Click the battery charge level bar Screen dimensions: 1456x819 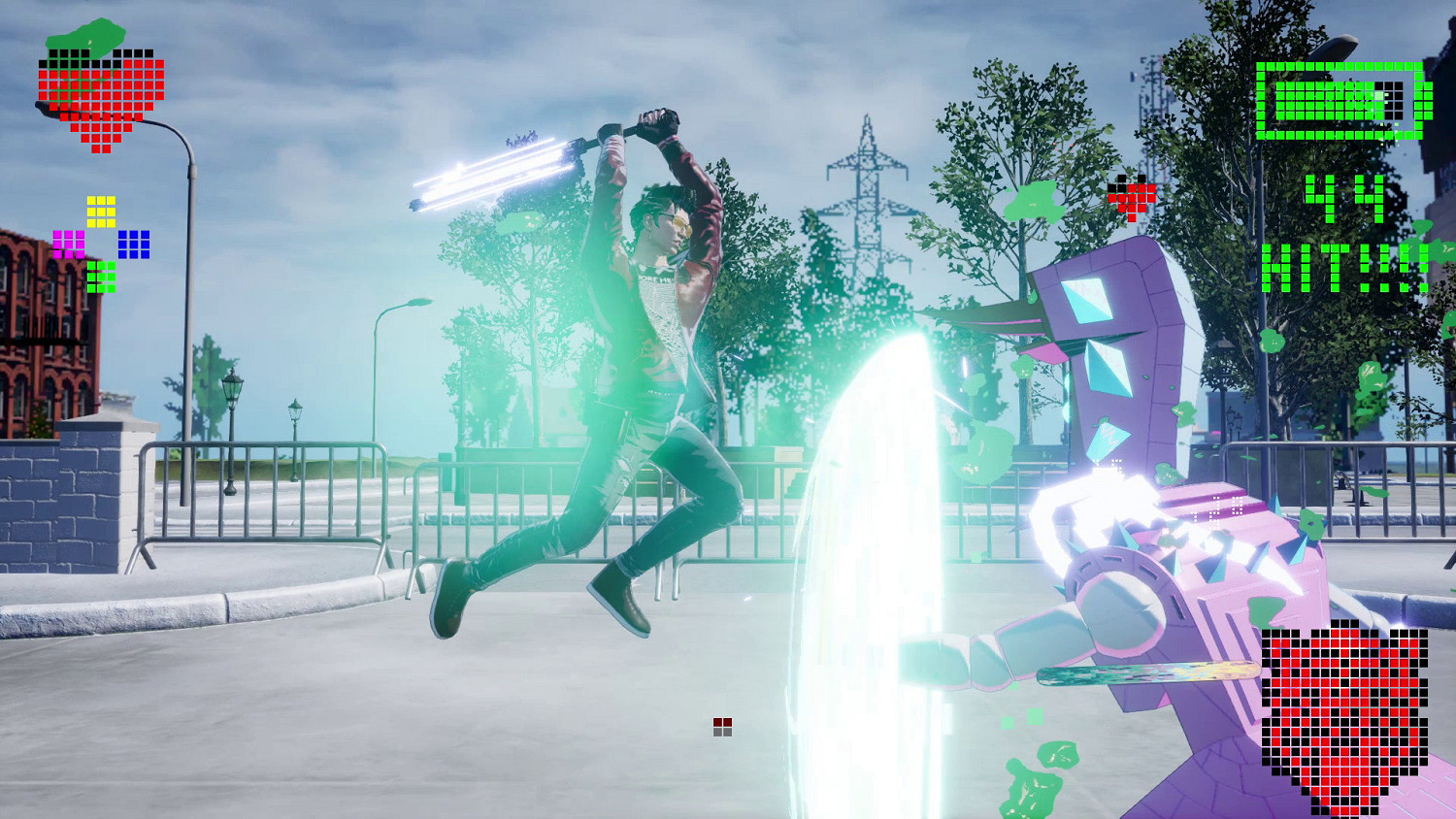click(1330, 100)
